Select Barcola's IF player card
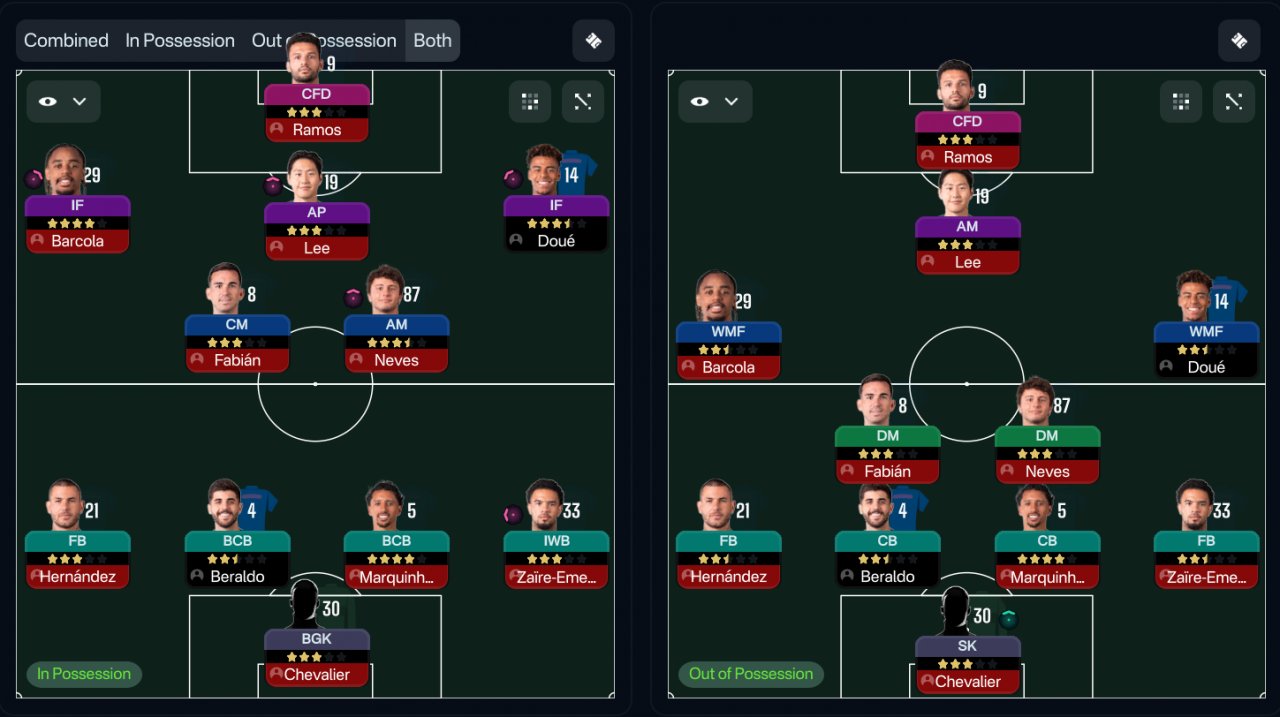Screen dimensions: 1280x717 78,223
